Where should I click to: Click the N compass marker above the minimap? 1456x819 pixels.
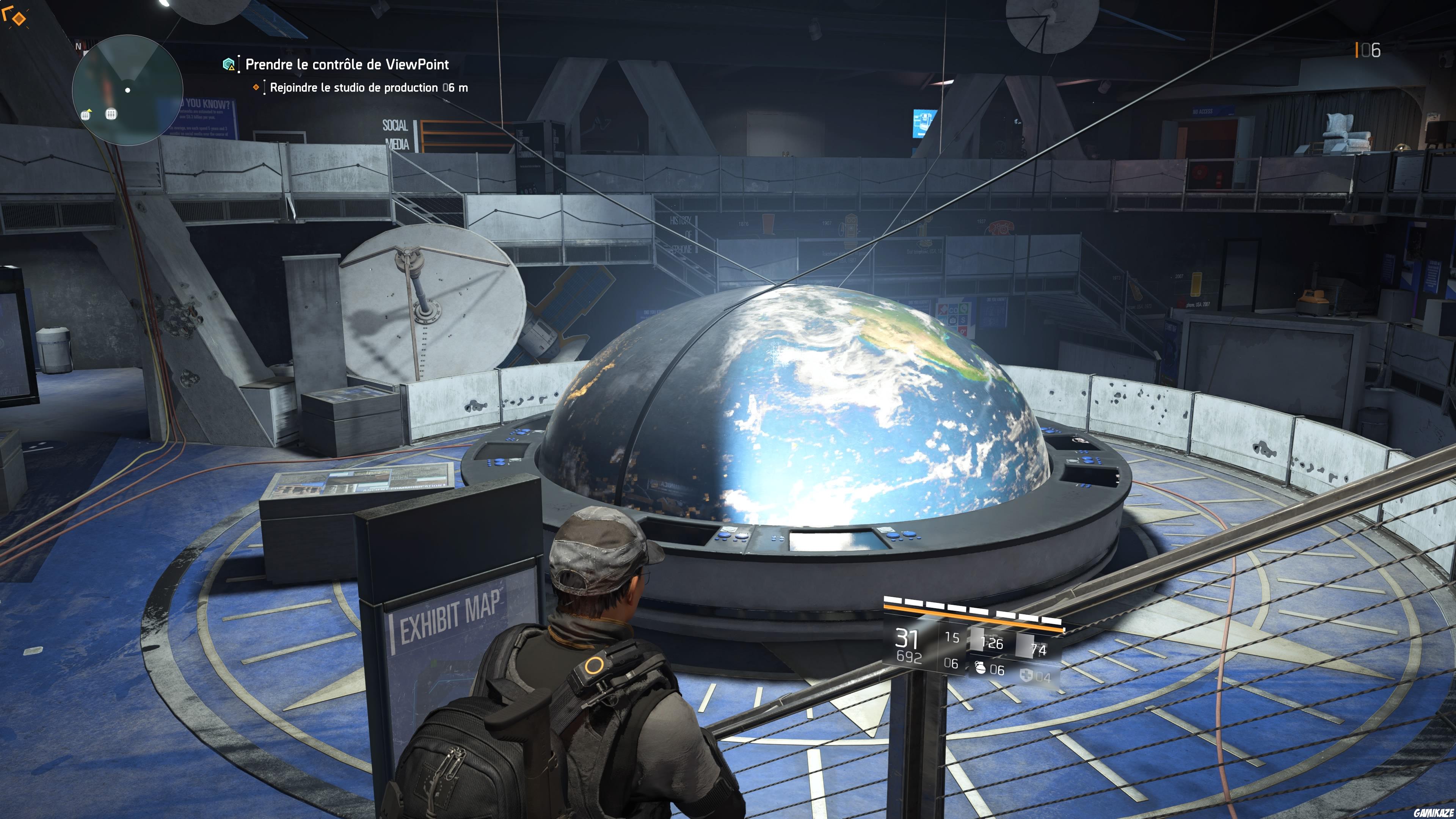(79, 46)
